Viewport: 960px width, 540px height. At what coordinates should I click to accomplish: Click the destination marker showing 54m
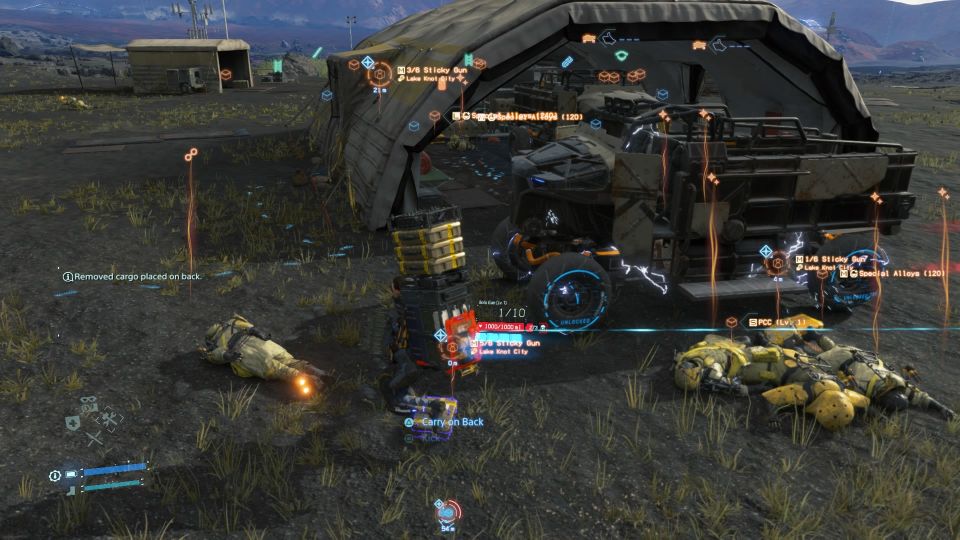pos(447,511)
